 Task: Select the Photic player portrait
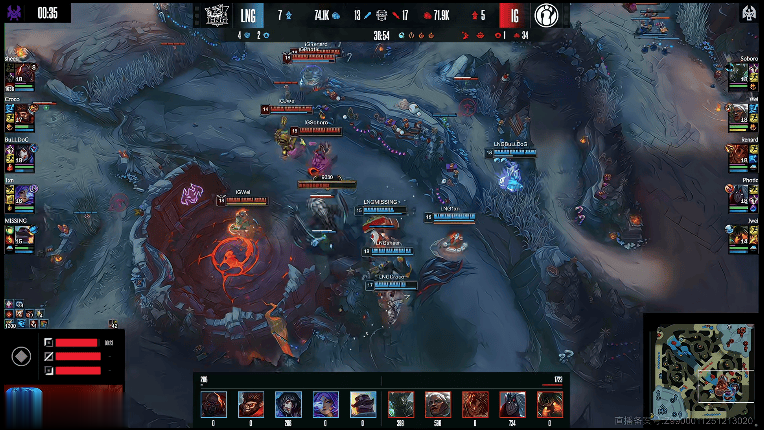point(740,196)
